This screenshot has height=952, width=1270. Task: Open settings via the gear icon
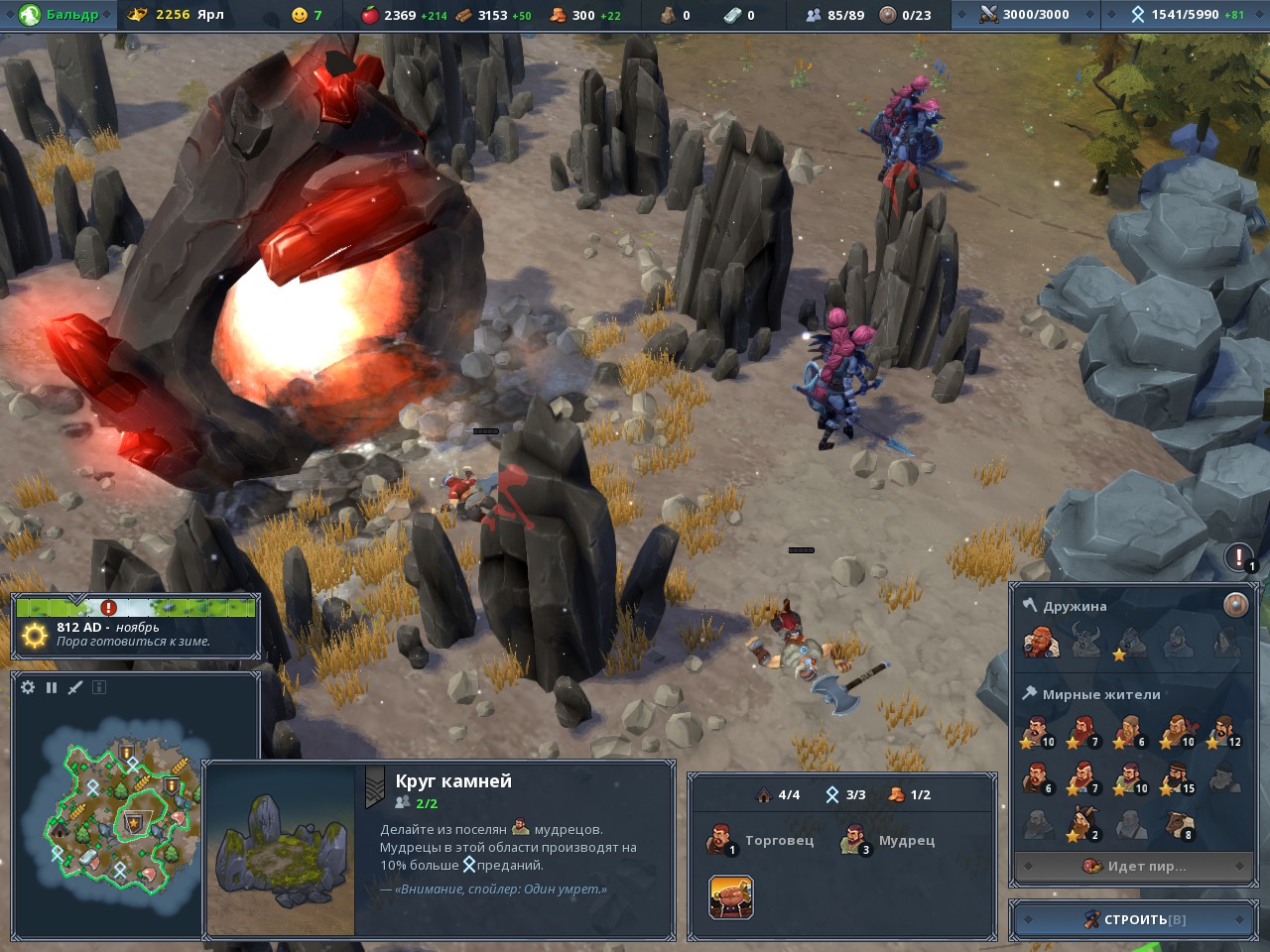coord(28,687)
